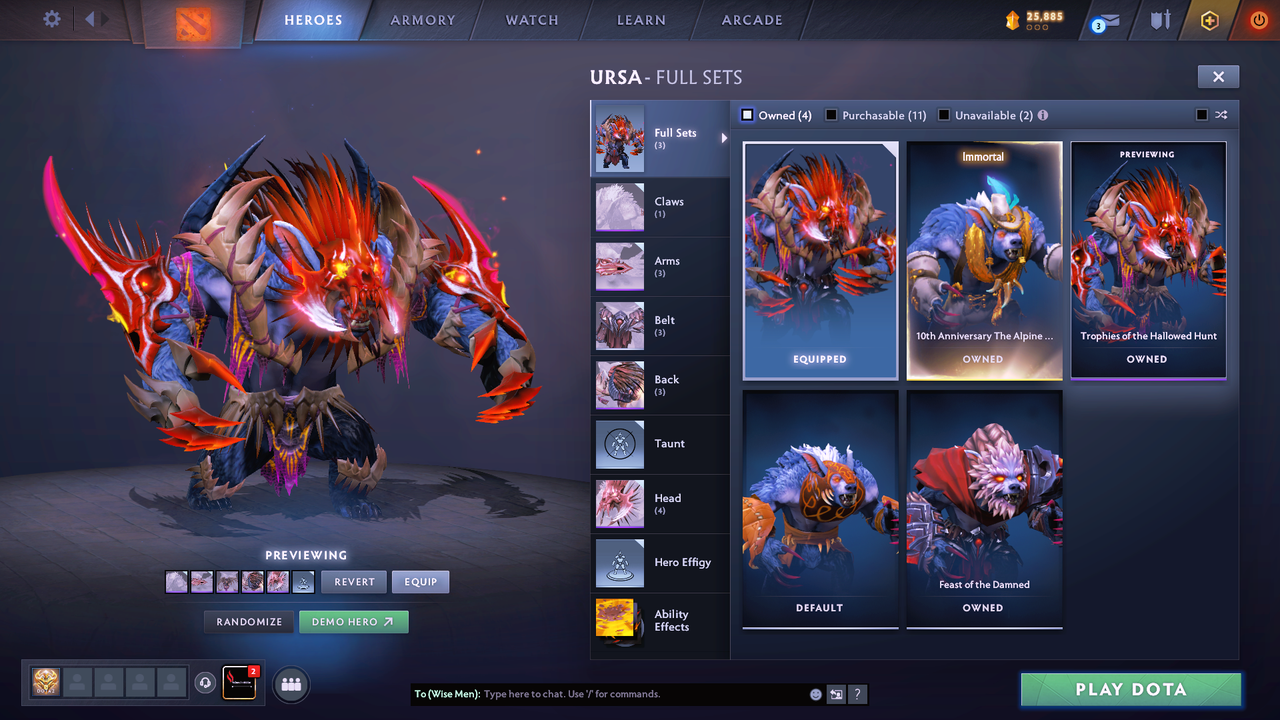This screenshot has height=720, width=1280.
Task: Toggle the Owned filter checkbox
Action: click(x=747, y=115)
